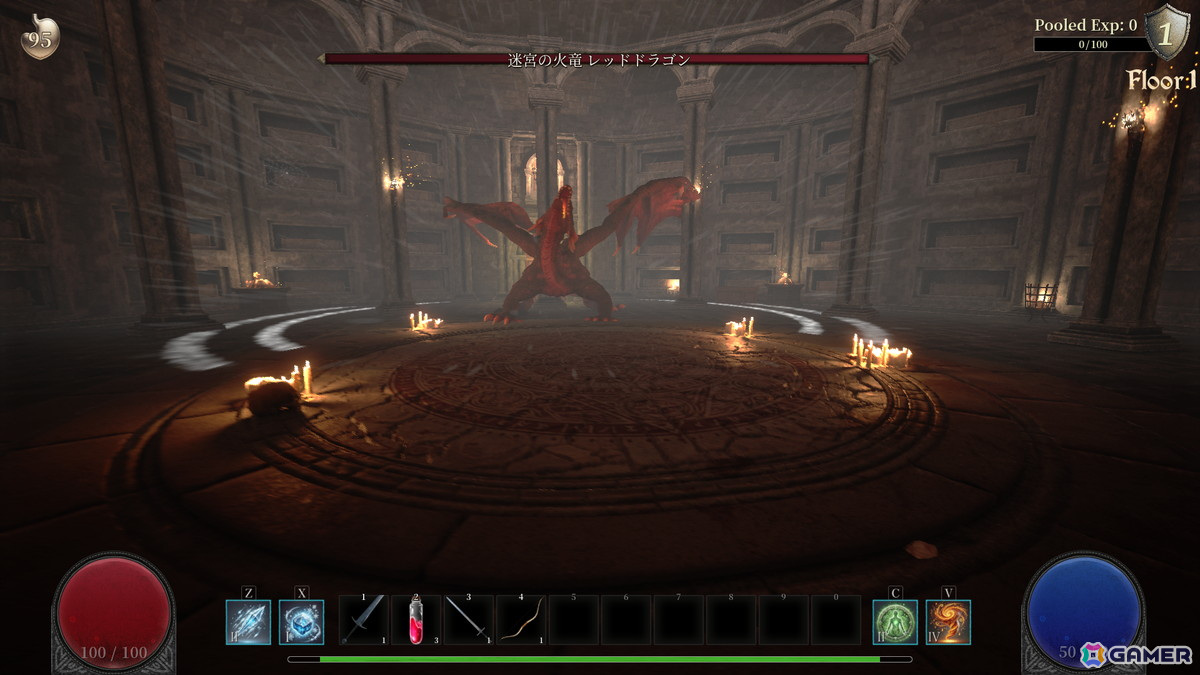Use the red health potion slot
The image size is (1200, 675).
(416, 620)
